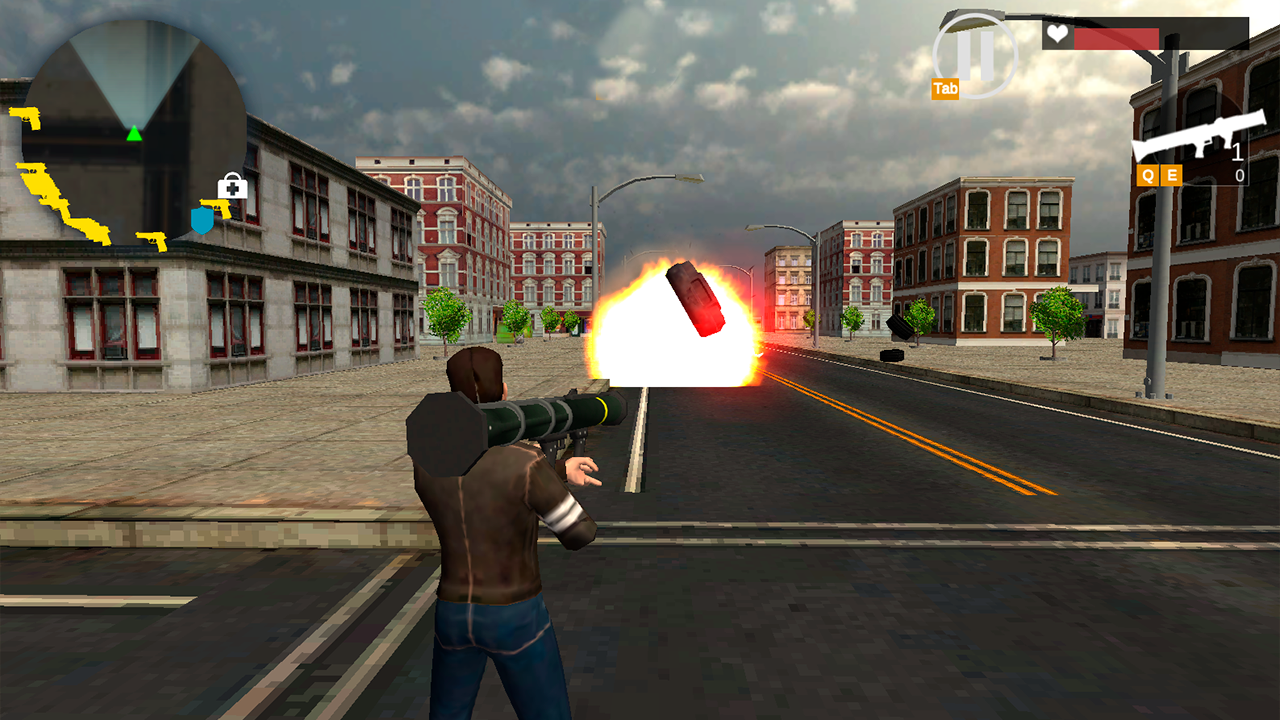Click the heart icon on the health bar

coord(1057,35)
